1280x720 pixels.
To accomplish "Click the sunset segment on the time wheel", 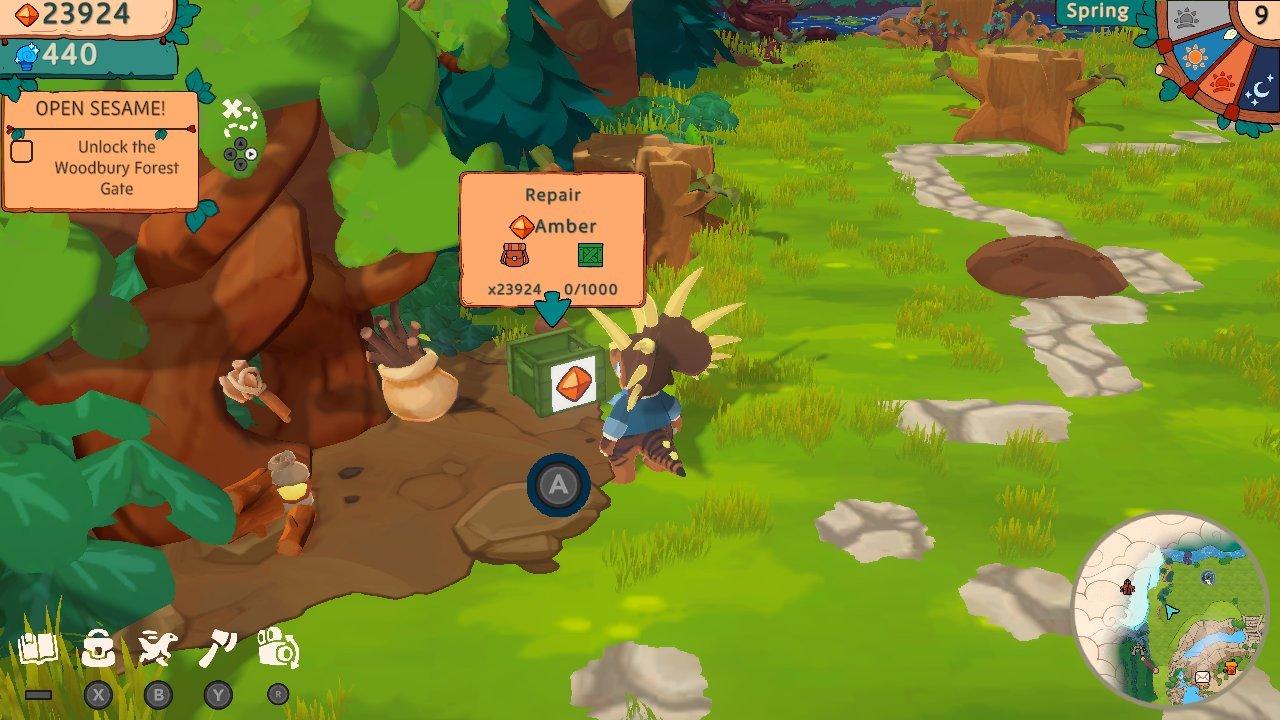I will click(x=1222, y=83).
